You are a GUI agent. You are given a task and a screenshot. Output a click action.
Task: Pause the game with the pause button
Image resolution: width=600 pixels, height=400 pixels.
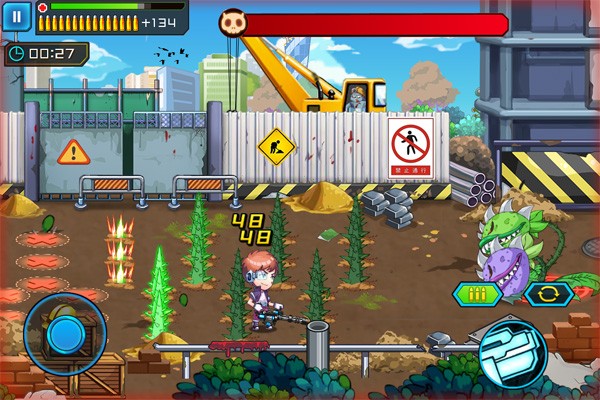(16, 16)
